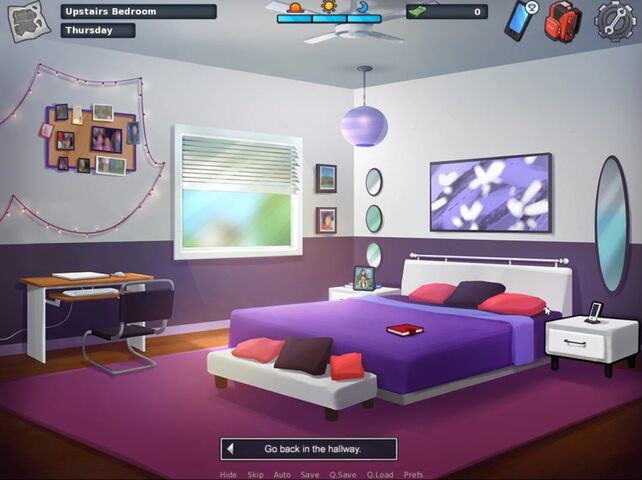Select Skip in the quick menu
642x480 pixels.
(x=255, y=475)
